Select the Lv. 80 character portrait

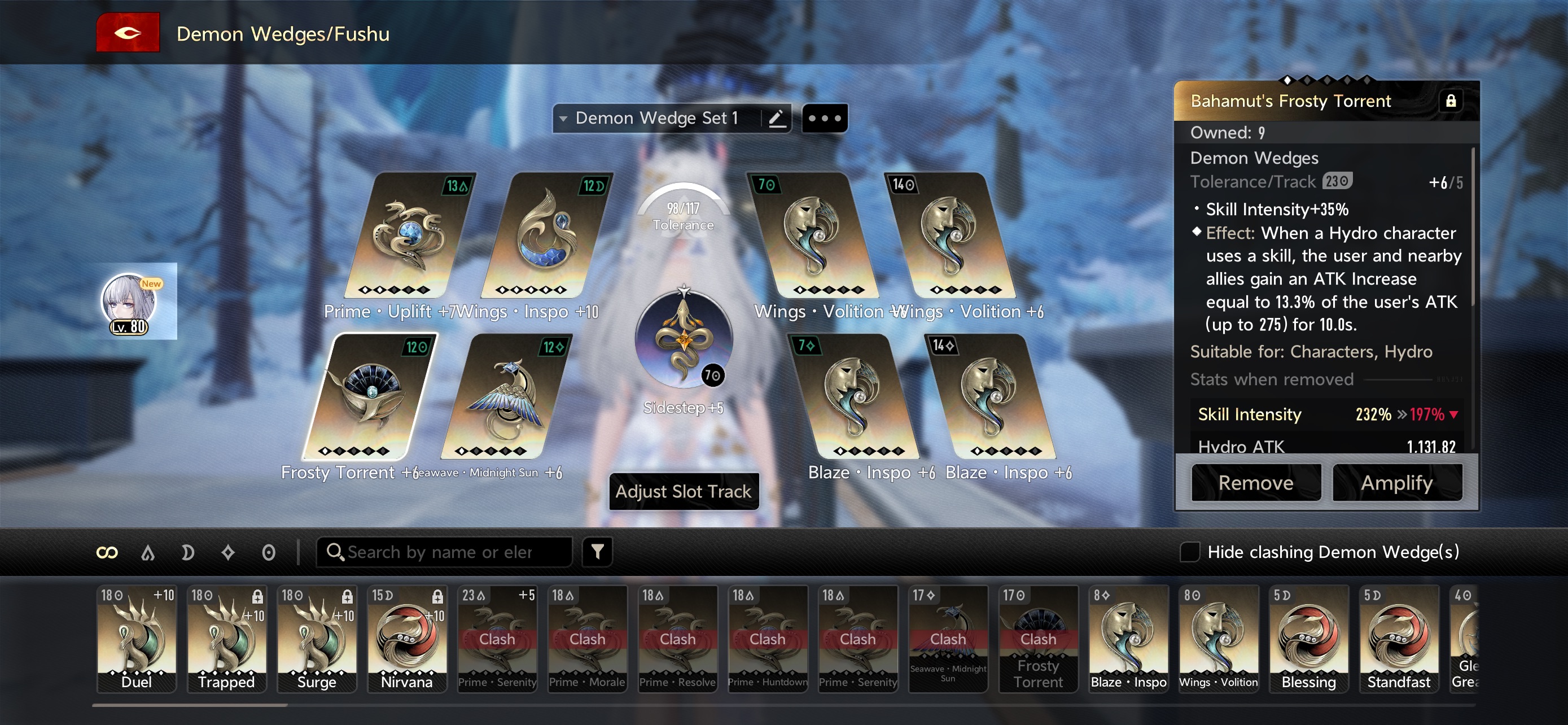[129, 303]
